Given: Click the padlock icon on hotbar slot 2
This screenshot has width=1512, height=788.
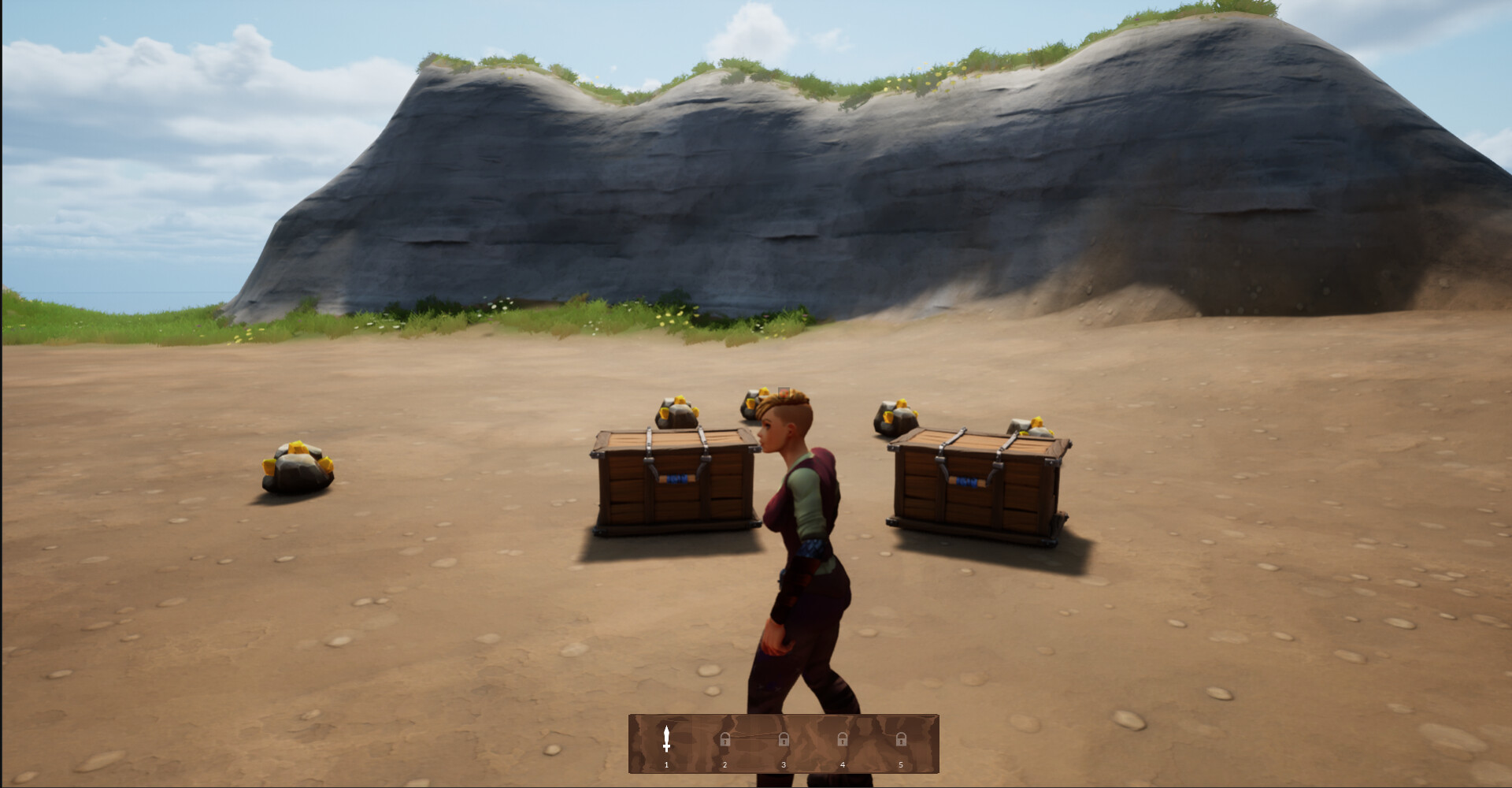Looking at the screenshot, I should pyautogui.click(x=726, y=739).
